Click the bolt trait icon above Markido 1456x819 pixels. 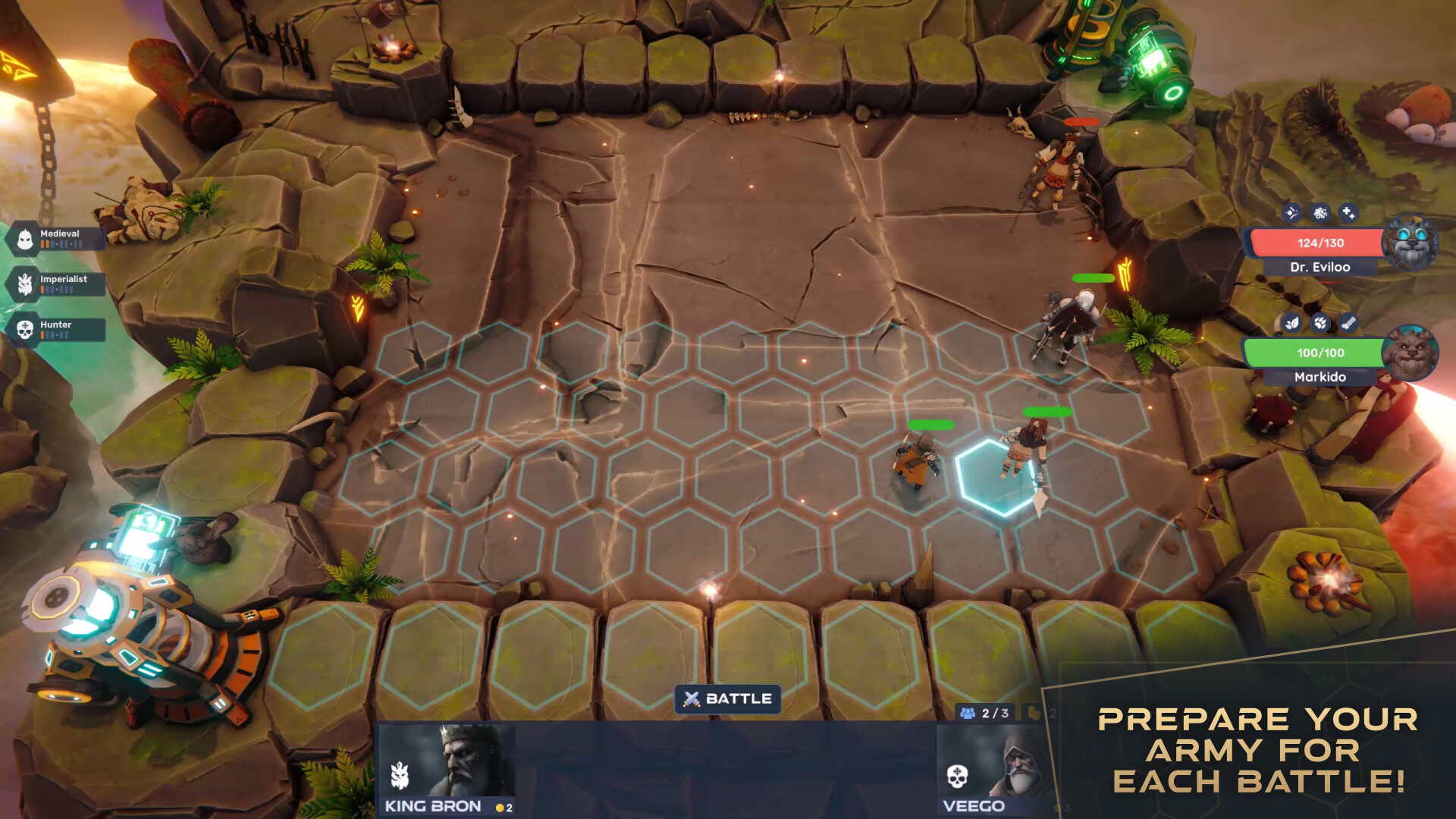tap(1348, 322)
